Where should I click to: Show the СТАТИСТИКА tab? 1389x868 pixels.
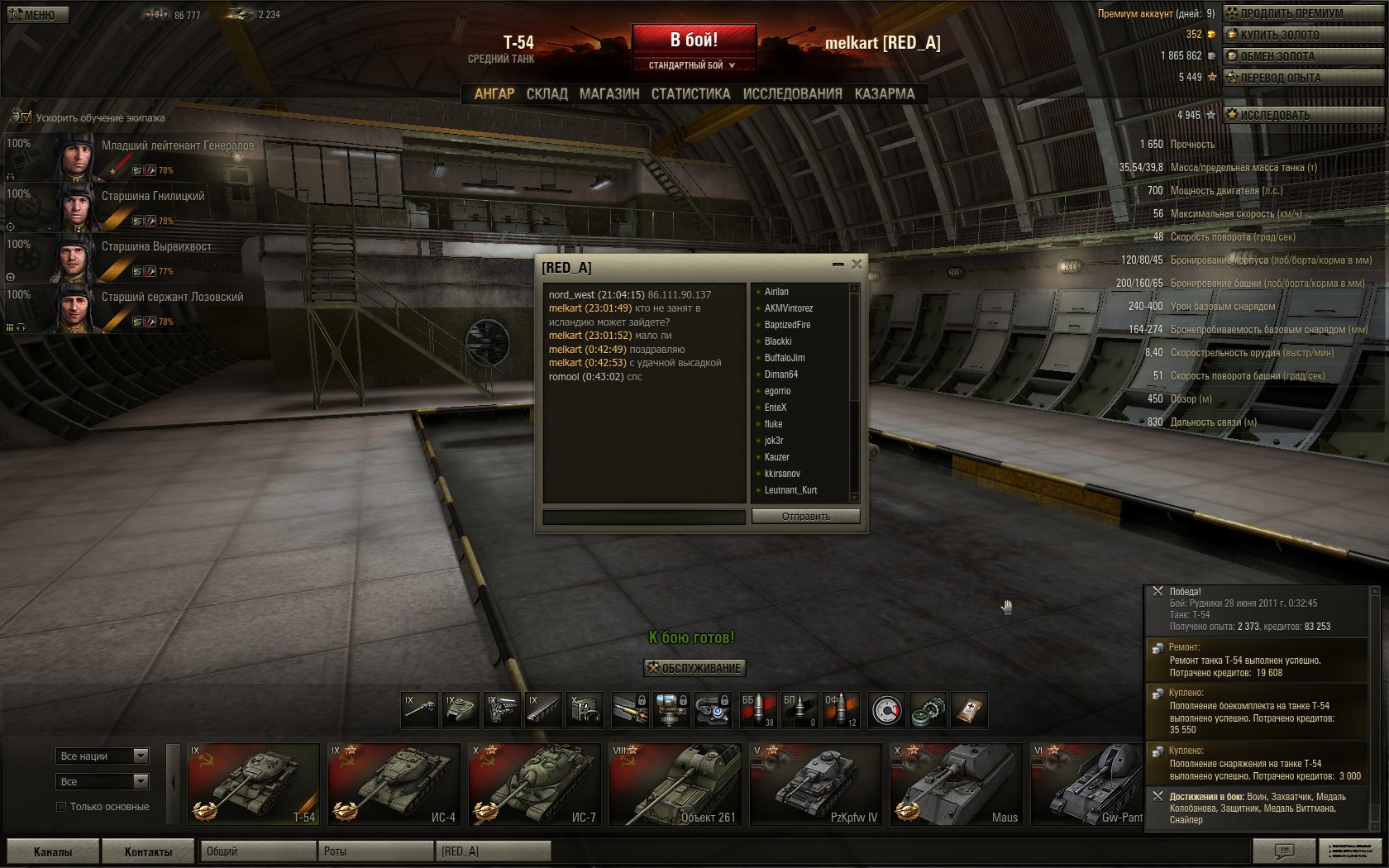point(690,94)
